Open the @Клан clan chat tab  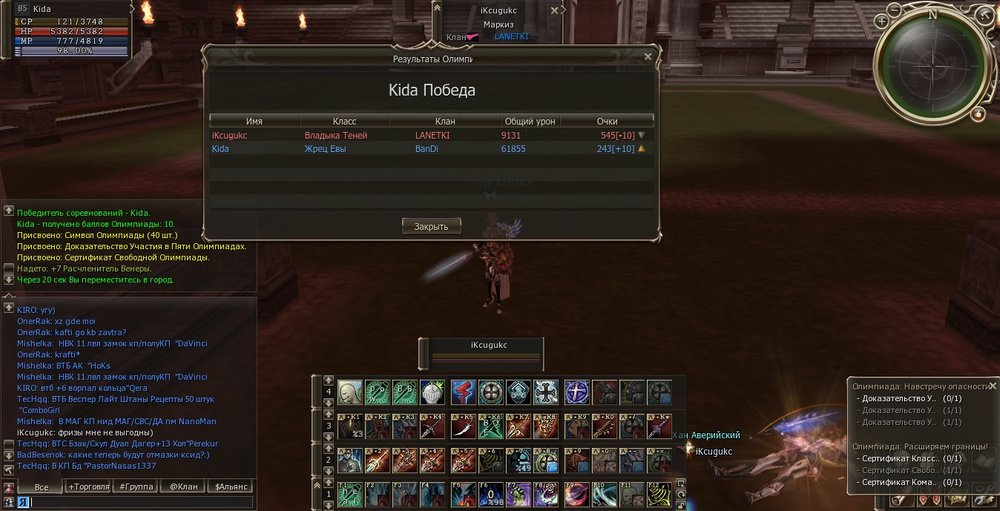point(181,487)
